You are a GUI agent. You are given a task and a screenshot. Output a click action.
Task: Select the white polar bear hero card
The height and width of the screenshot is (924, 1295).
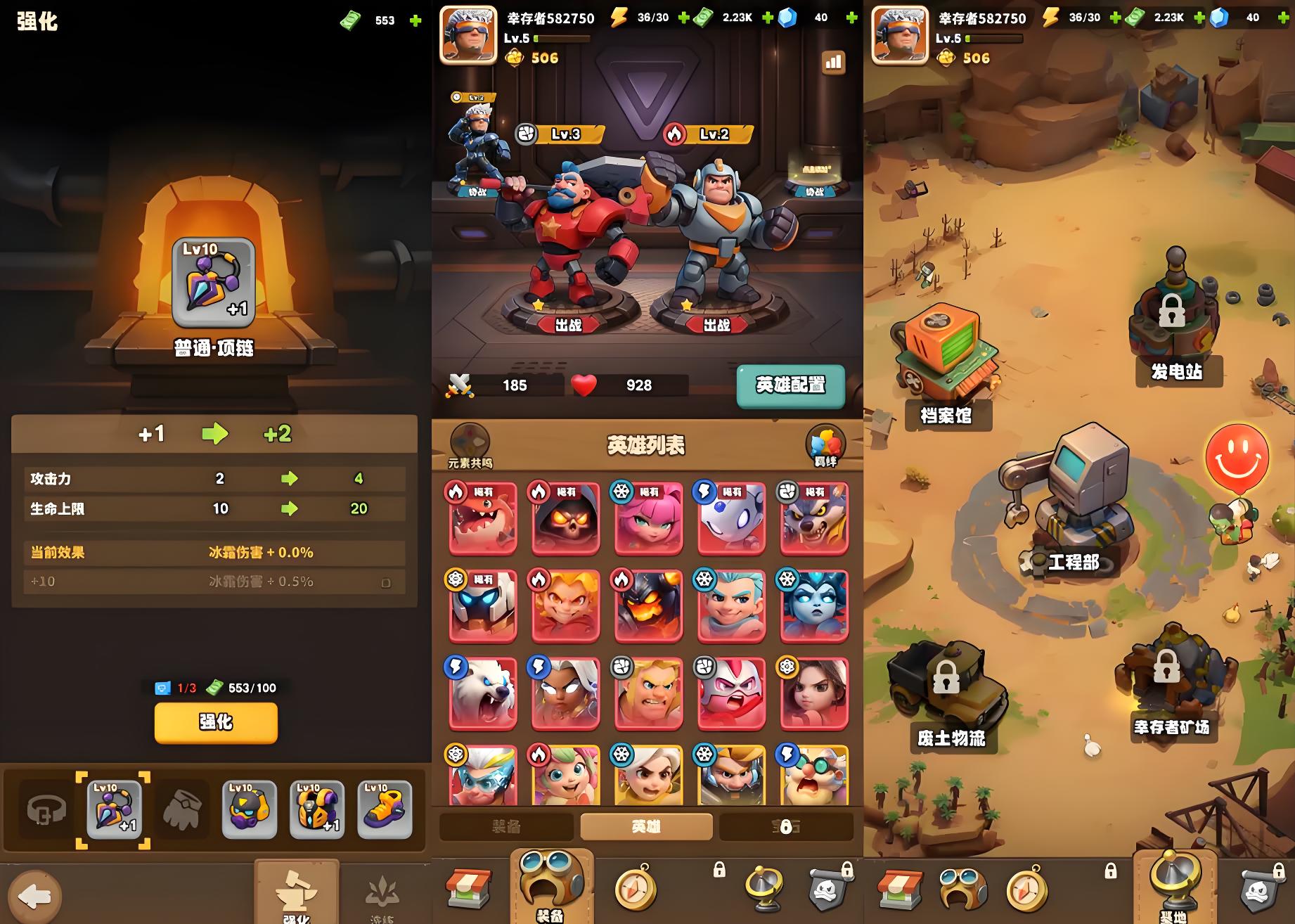coord(482,693)
